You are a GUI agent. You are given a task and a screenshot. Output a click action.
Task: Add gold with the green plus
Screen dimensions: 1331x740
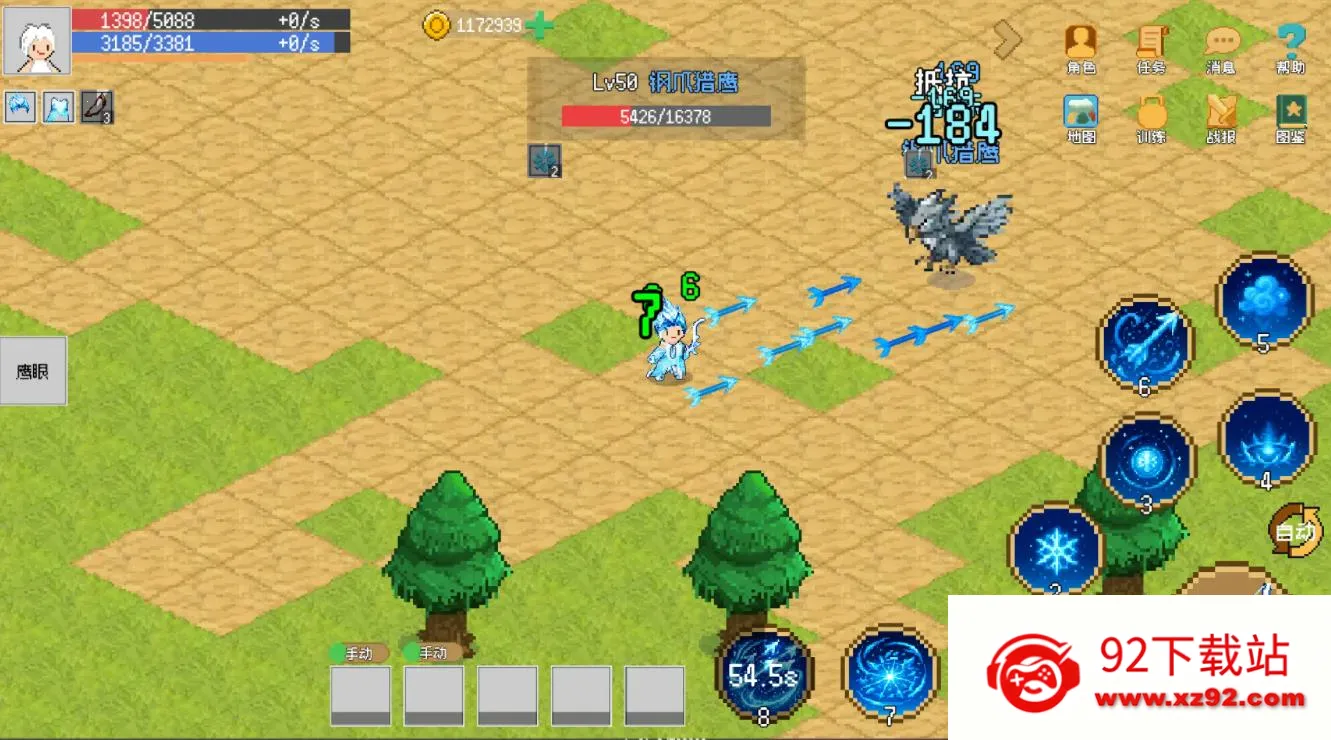click(539, 26)
